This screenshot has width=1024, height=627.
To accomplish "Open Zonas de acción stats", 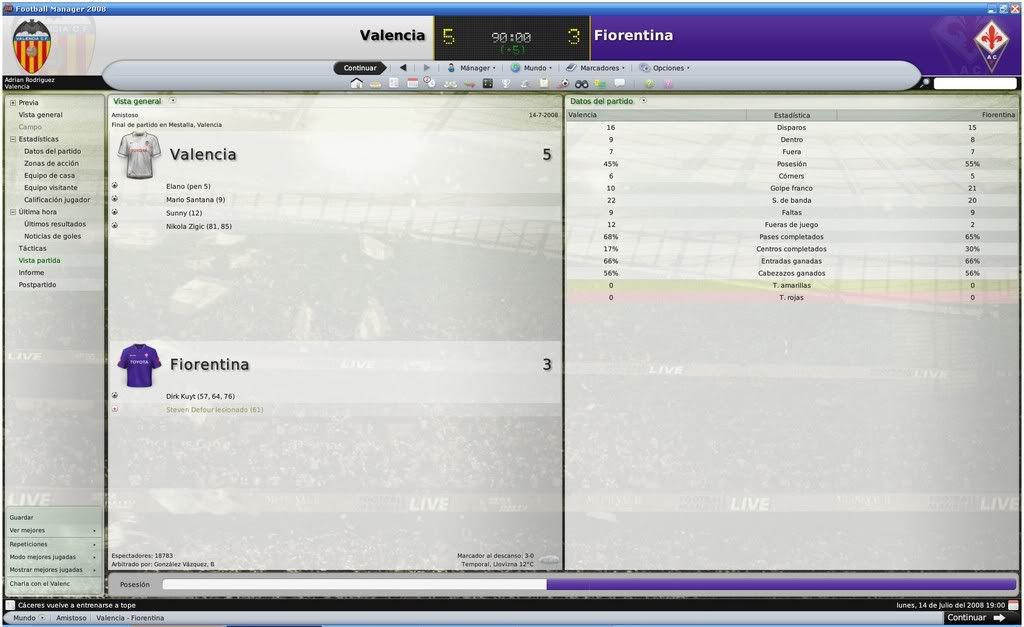I will [x=51, y=163].
